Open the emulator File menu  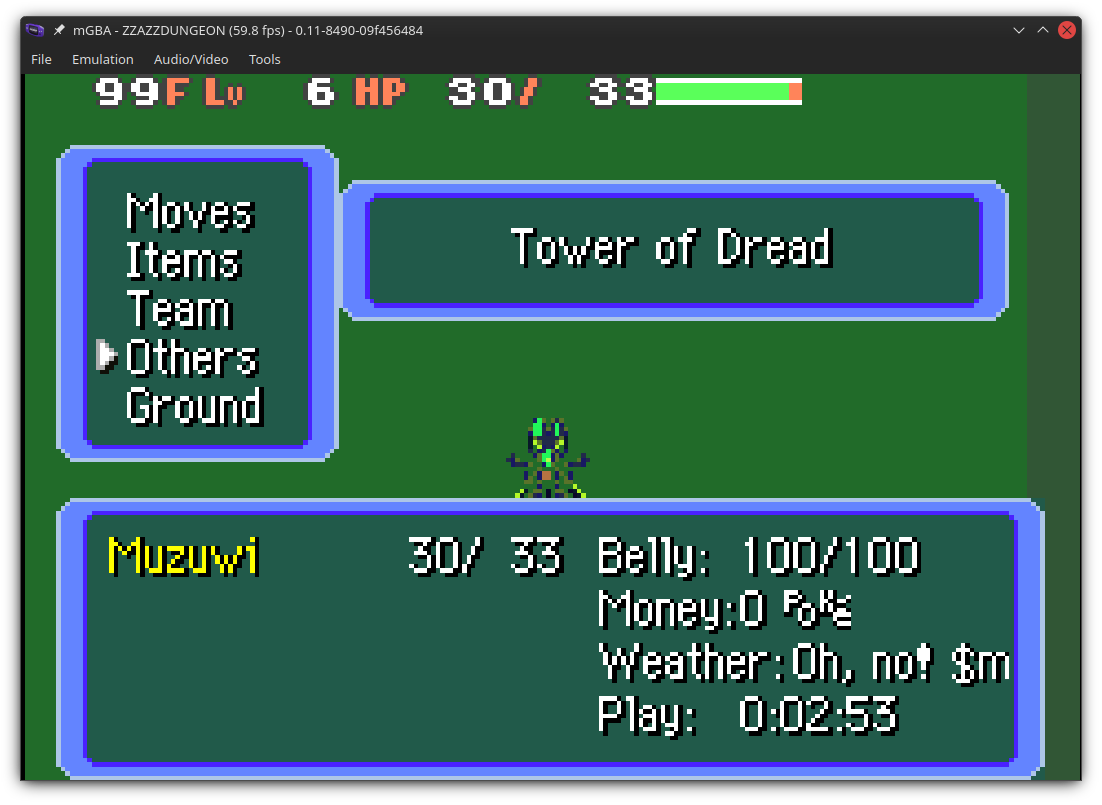tap(41, 59)
